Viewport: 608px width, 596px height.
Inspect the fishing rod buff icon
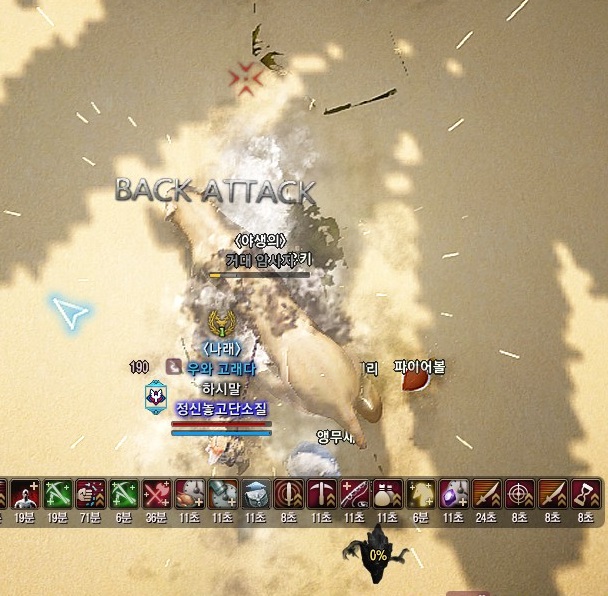pos(354,494)
